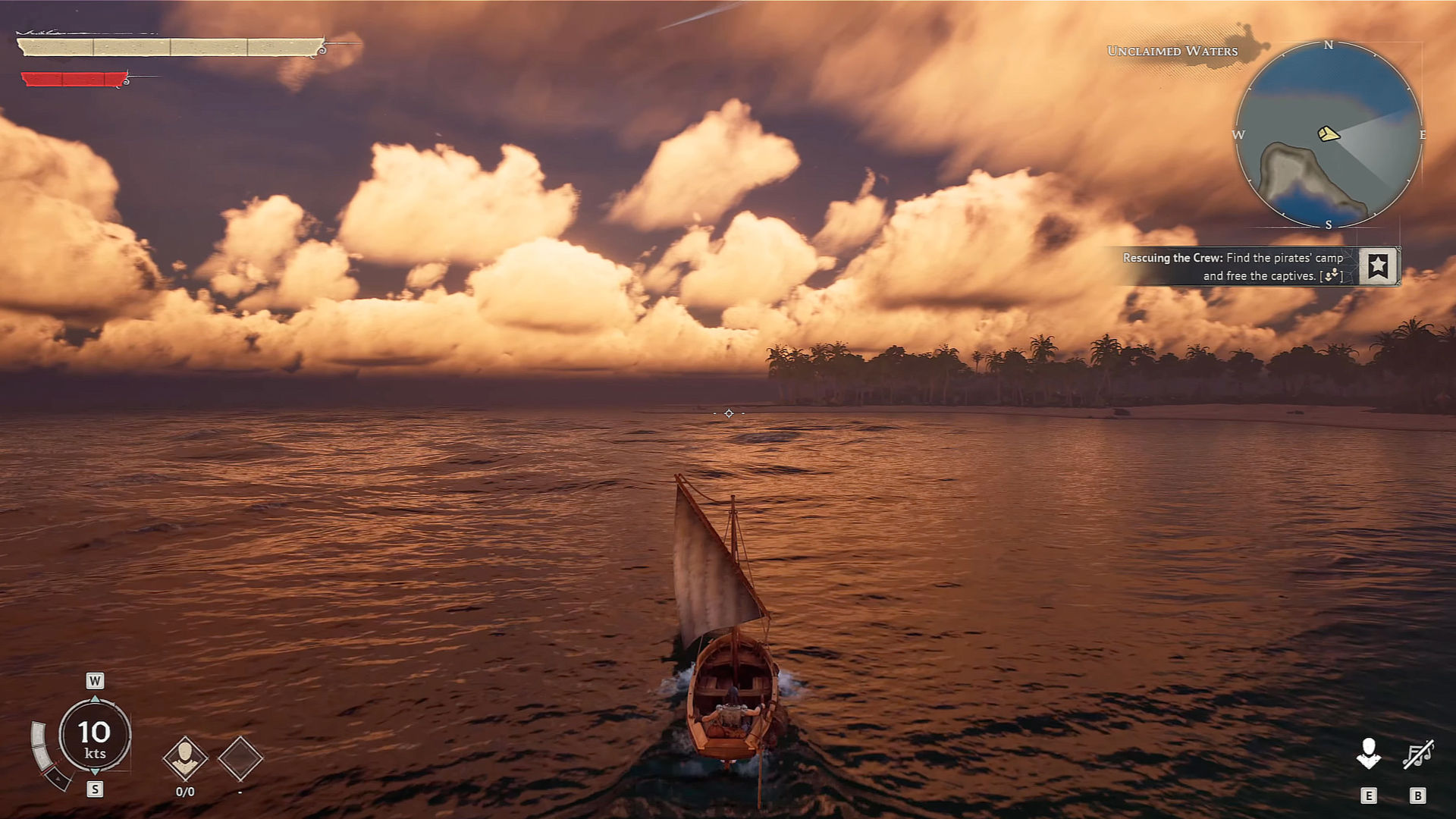Select the star quest marker icon
Screen dimensions: 1456x819
click(1378, 265)
